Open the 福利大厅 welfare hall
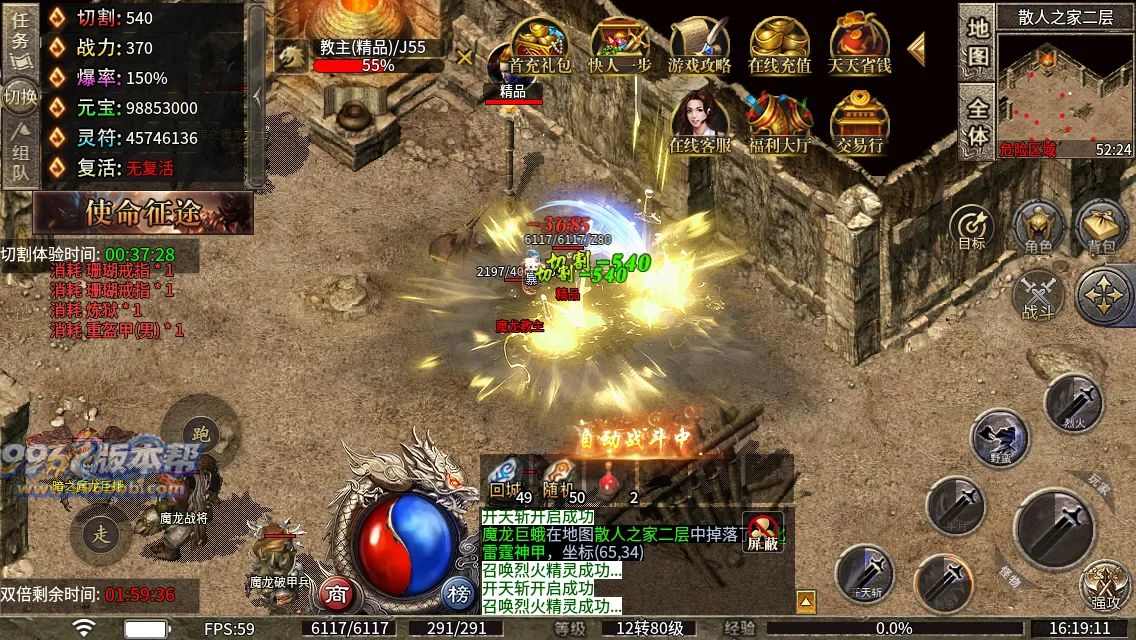 (x=779, y=123)
